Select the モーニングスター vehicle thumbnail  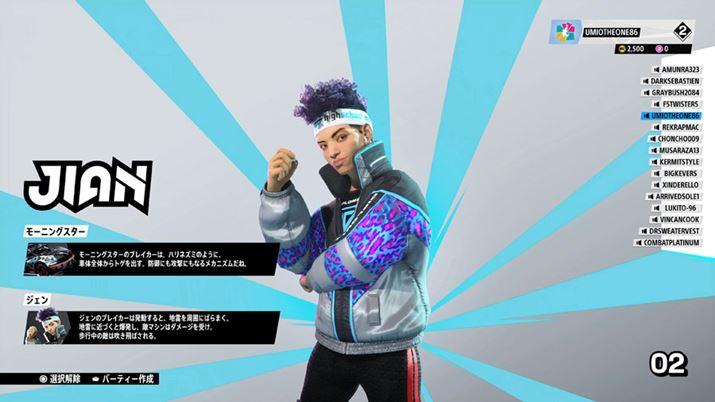coord(45,259)
